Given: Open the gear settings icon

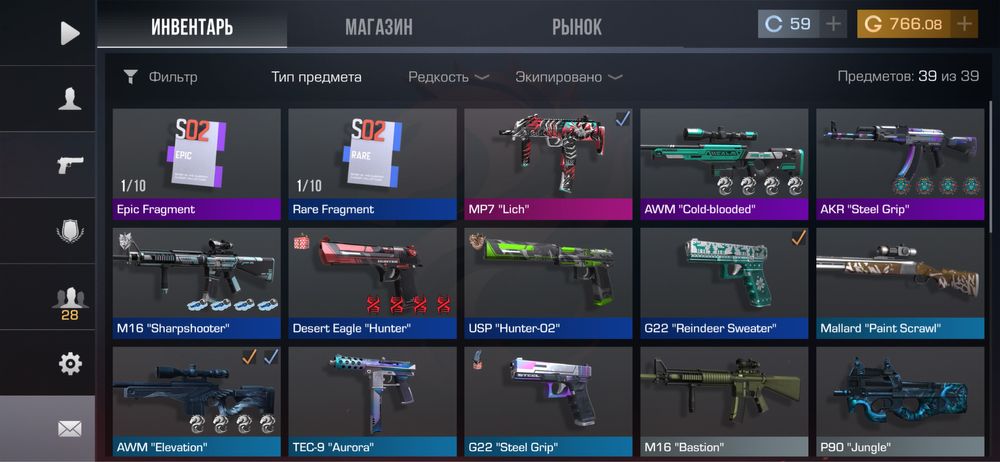Looking at the screenshot, I should 69,363.
